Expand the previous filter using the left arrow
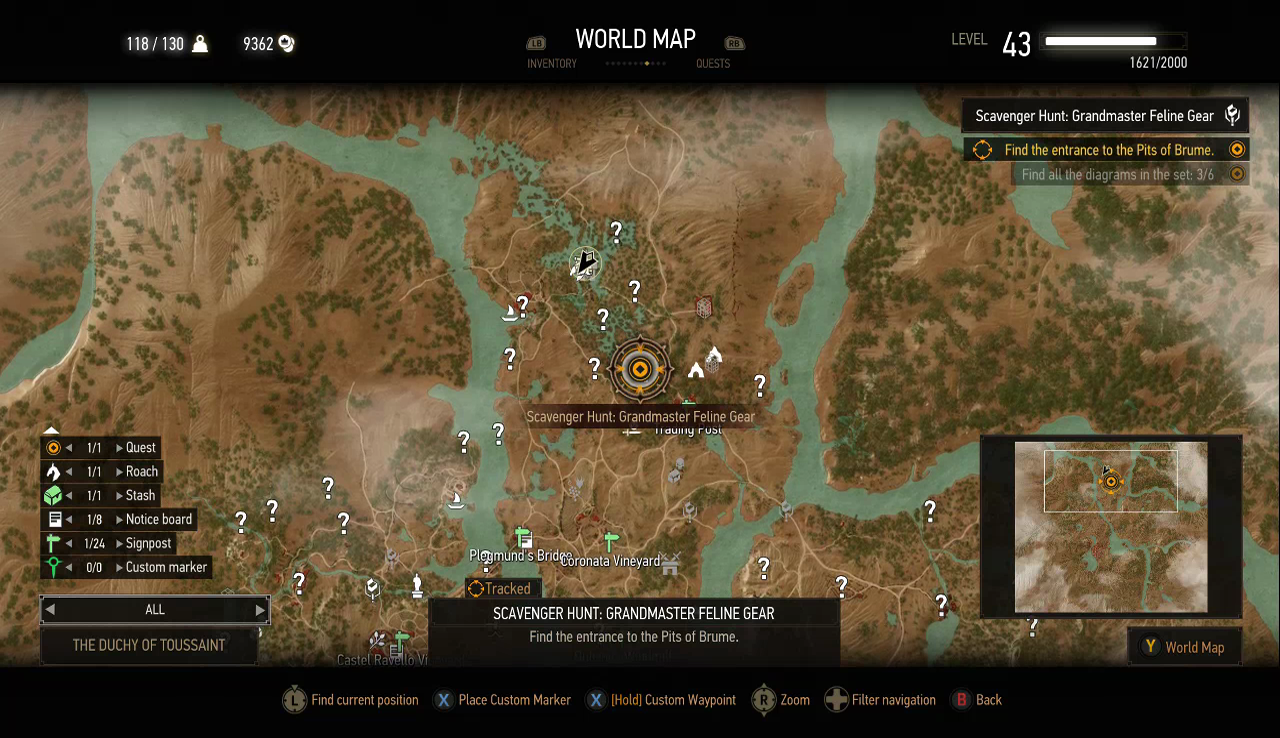The height and width of the screenshot is (738, 1280). [x=49, y=609]
